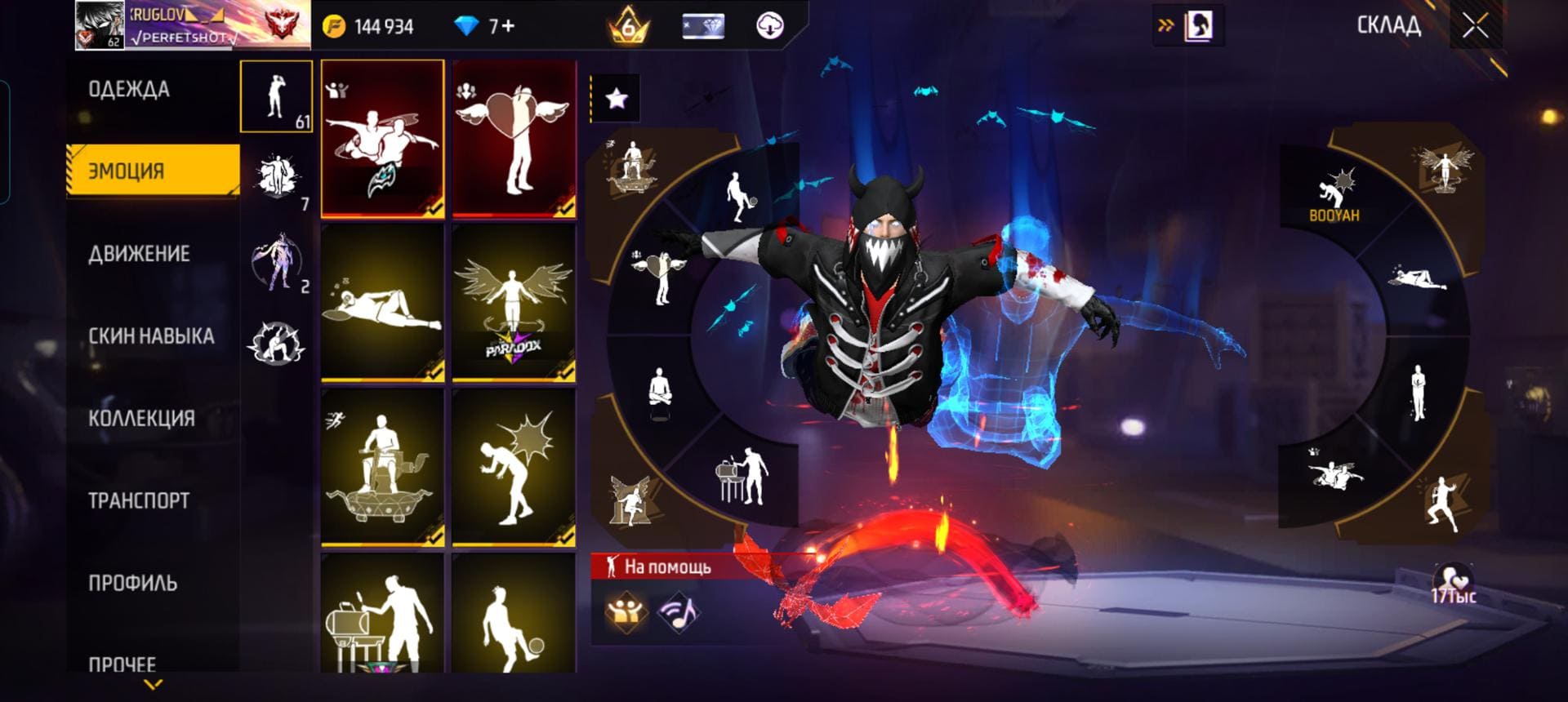Open the СКИН НАВЫКА section
Viewport: 1568px width, 702px height.
151,336
